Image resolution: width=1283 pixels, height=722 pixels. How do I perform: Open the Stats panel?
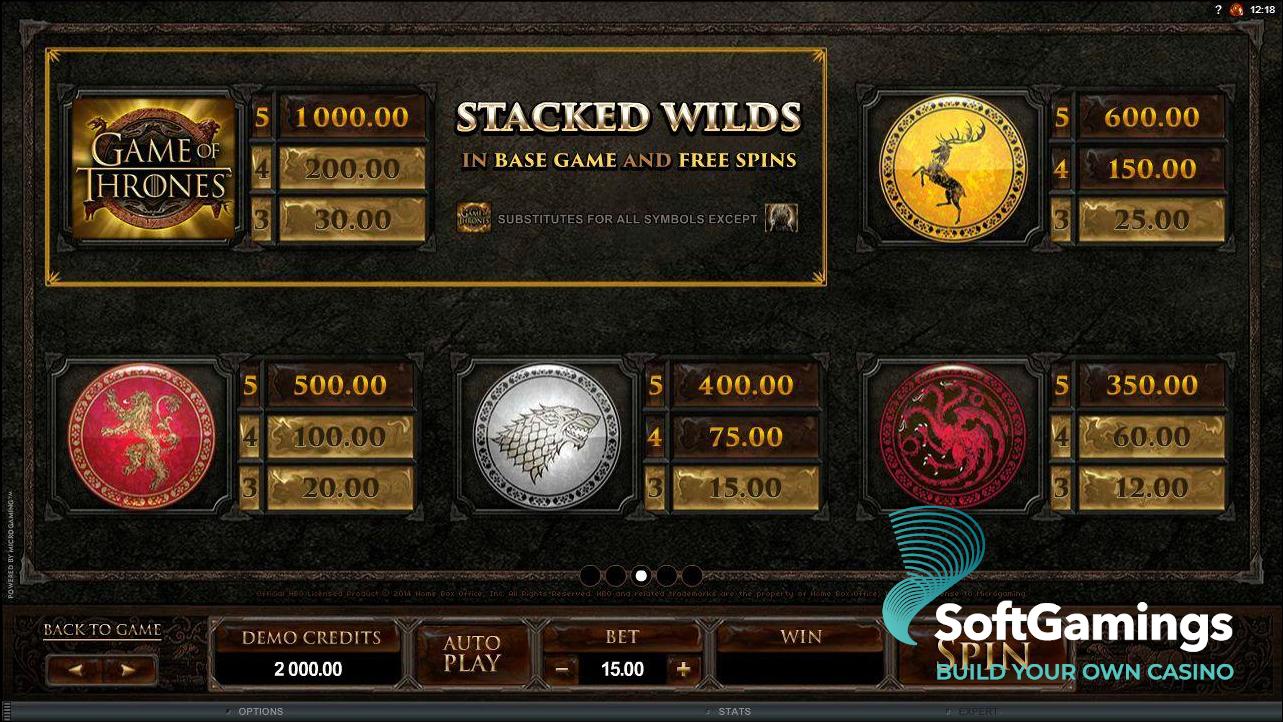coord(733,711)
